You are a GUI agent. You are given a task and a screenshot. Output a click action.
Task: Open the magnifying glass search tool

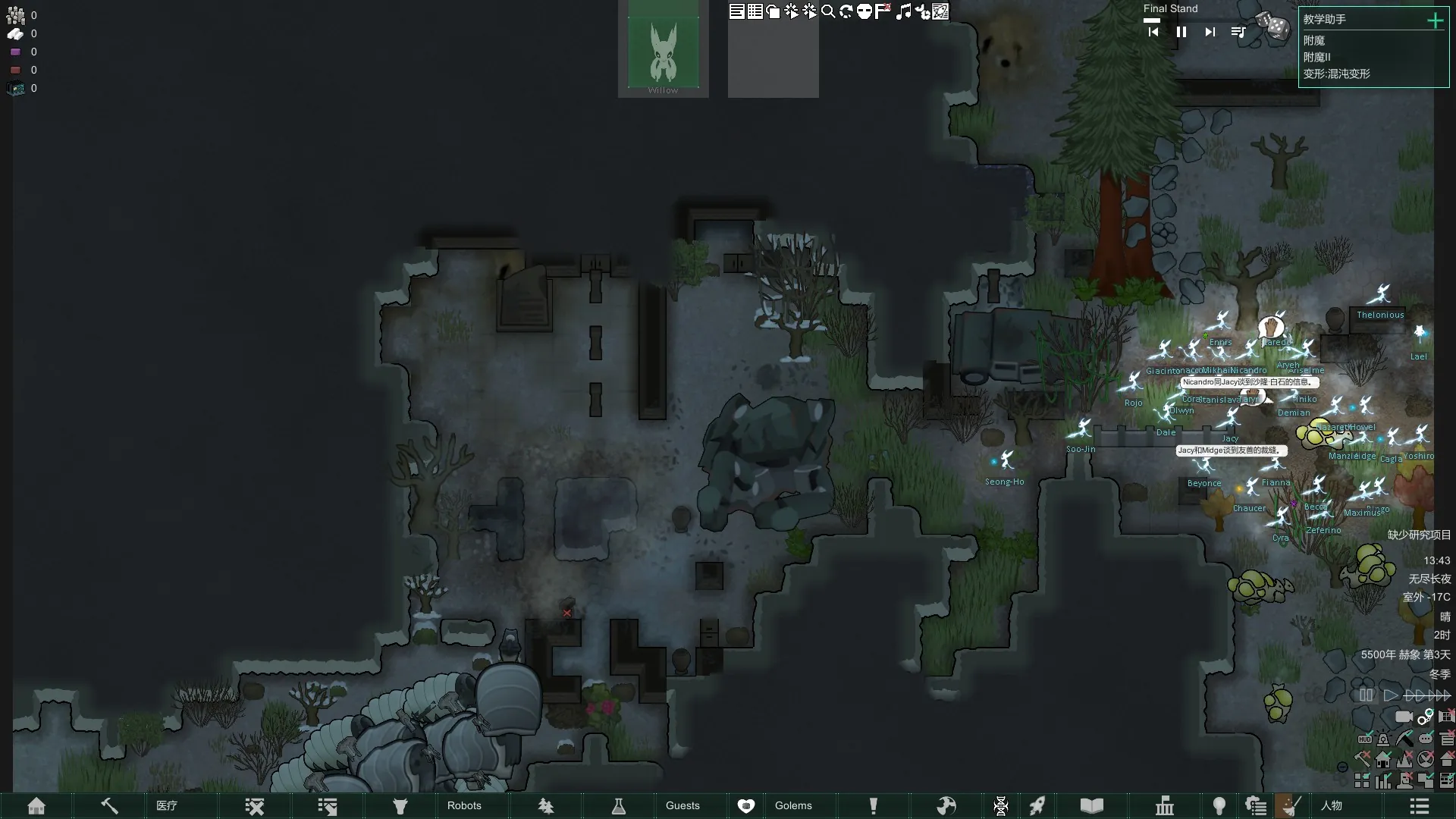click(828, 11)
